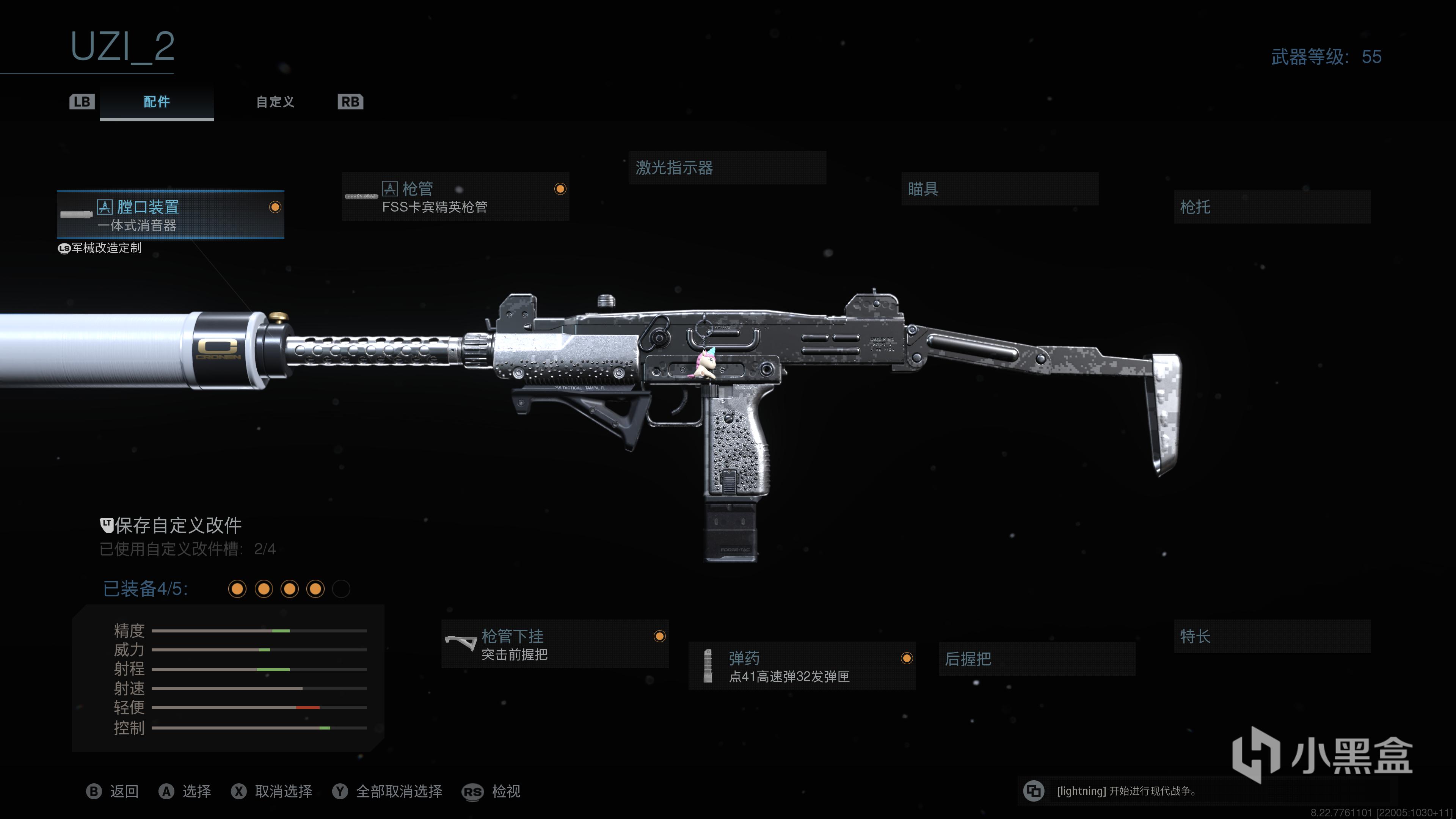Image resolution: width=1456 pixels, height=819 pixels.
Task: Open the 枪管 barrel attachment slot
Action: tap(455, 197)
